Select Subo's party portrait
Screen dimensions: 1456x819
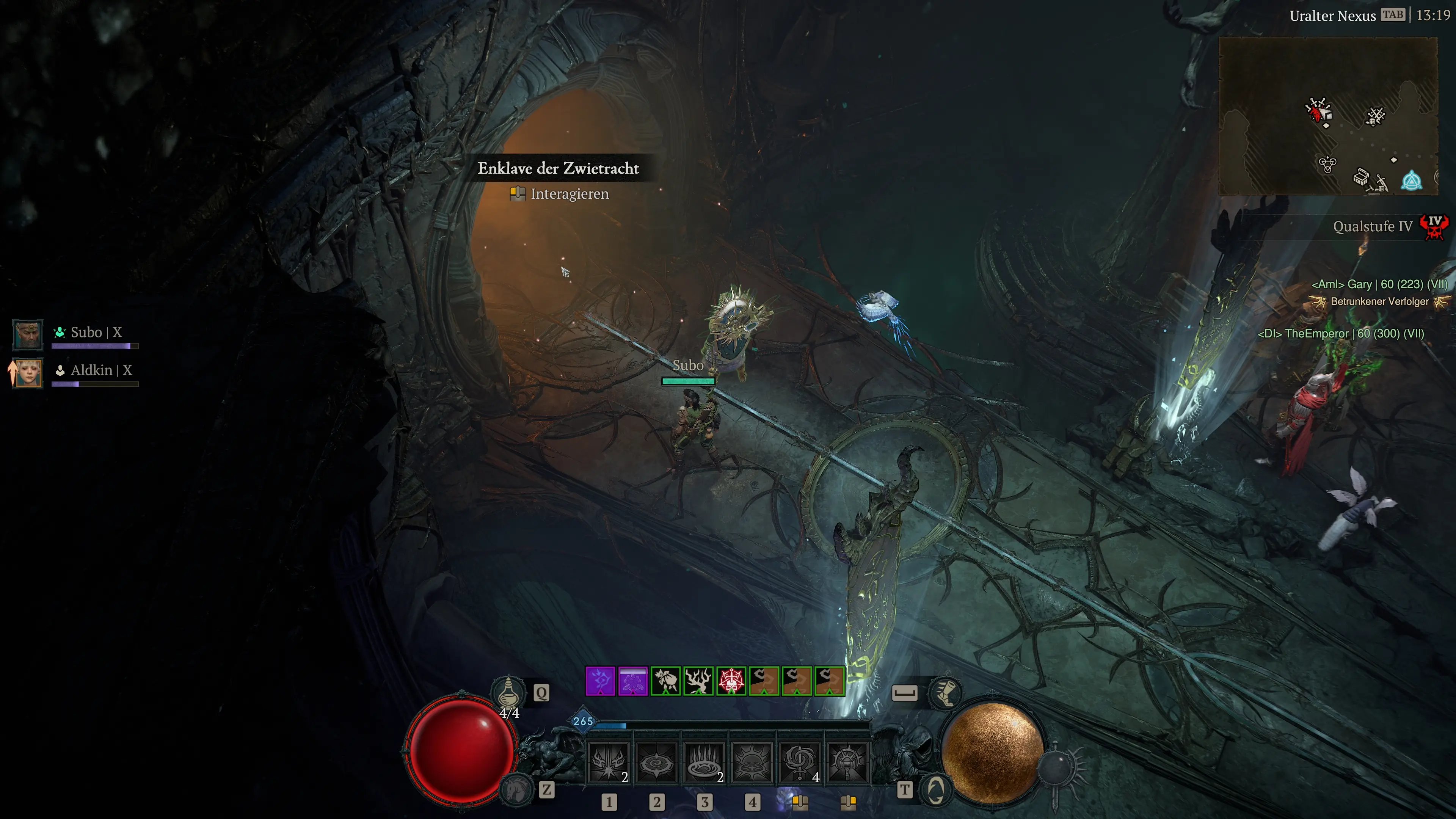tap(27, 334)
